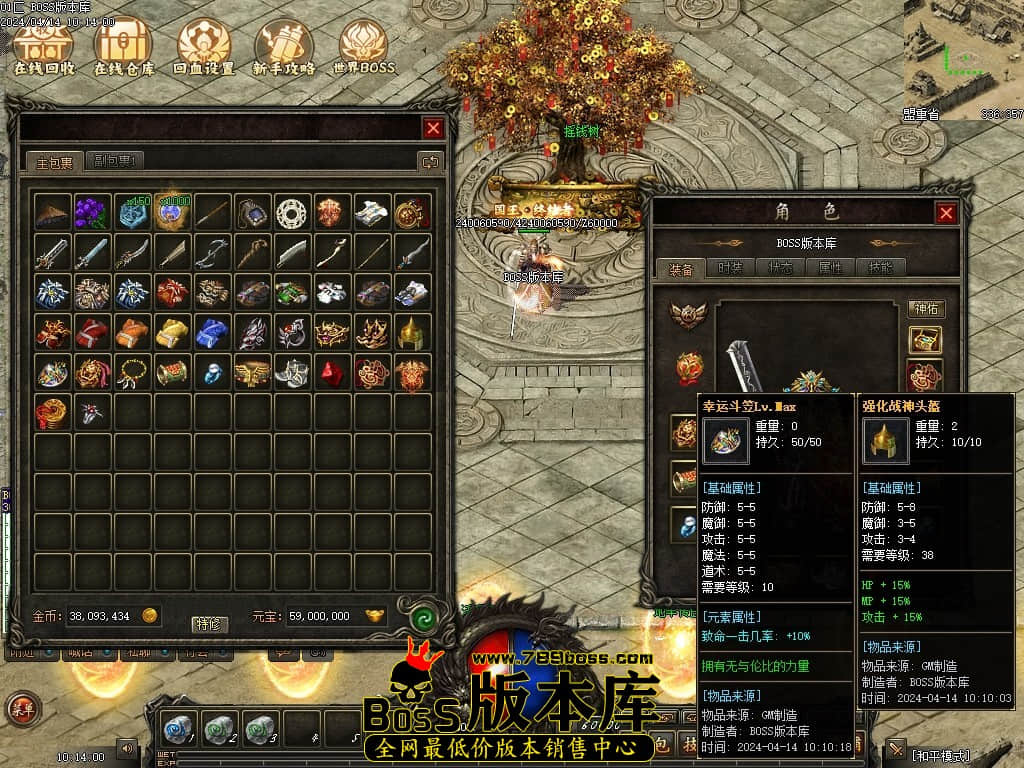1024x768 pixels.
Task: Select the 主包裹 main bag tab
Action: (x=55, y=161)
